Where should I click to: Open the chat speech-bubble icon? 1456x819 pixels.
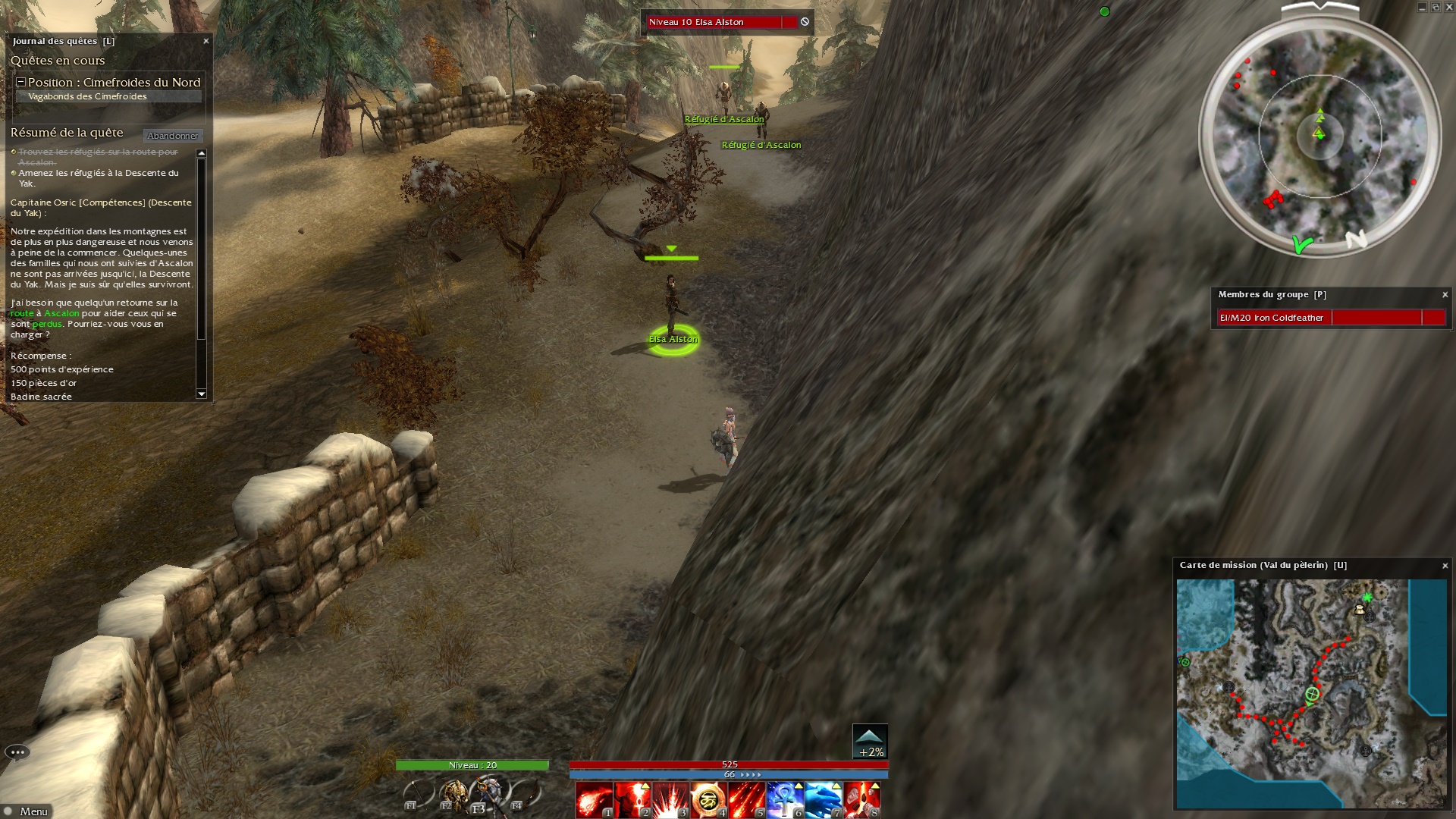[x=17, y=752]
